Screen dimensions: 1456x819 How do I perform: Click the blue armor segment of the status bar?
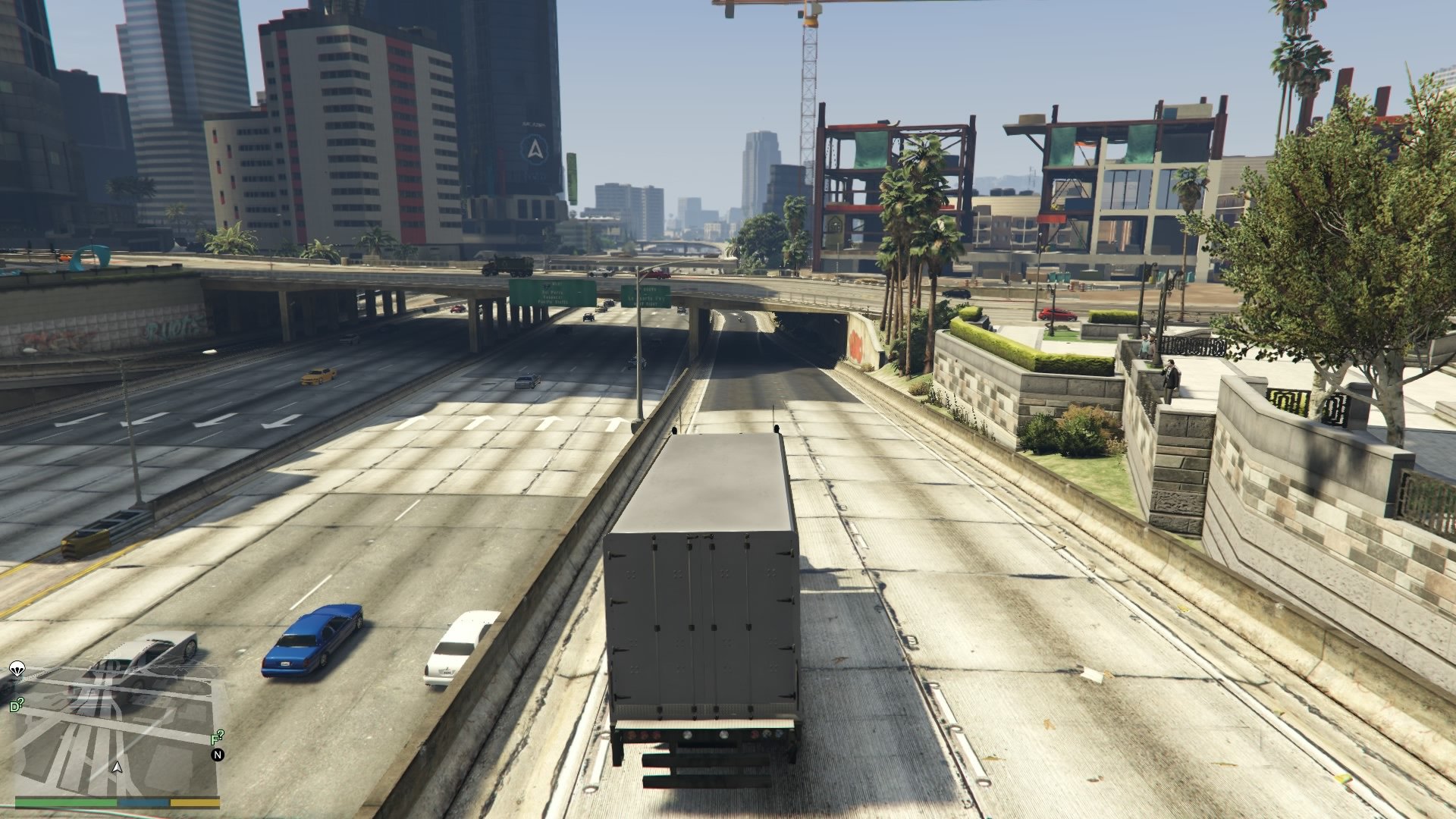(x=143, y=802)
